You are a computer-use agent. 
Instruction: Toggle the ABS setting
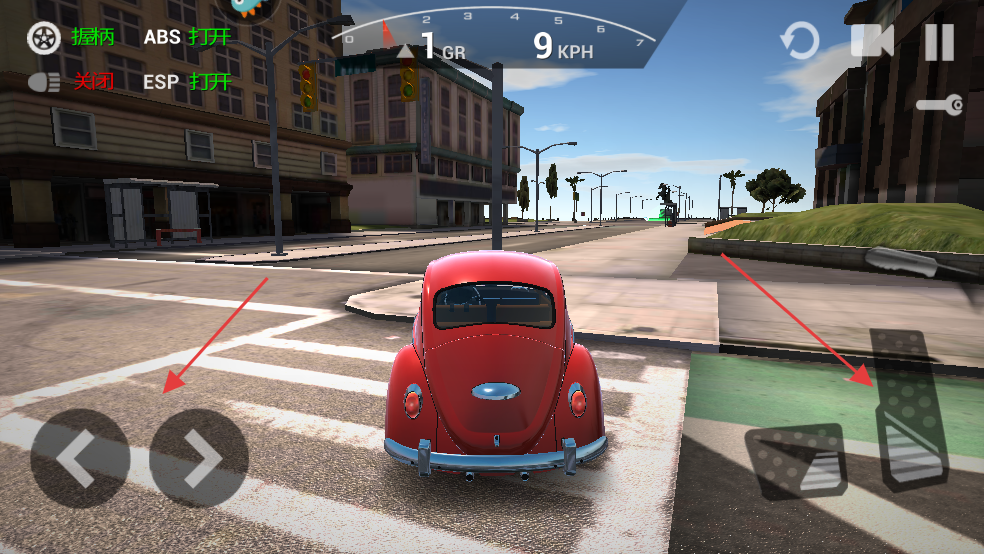pos(187,38)
